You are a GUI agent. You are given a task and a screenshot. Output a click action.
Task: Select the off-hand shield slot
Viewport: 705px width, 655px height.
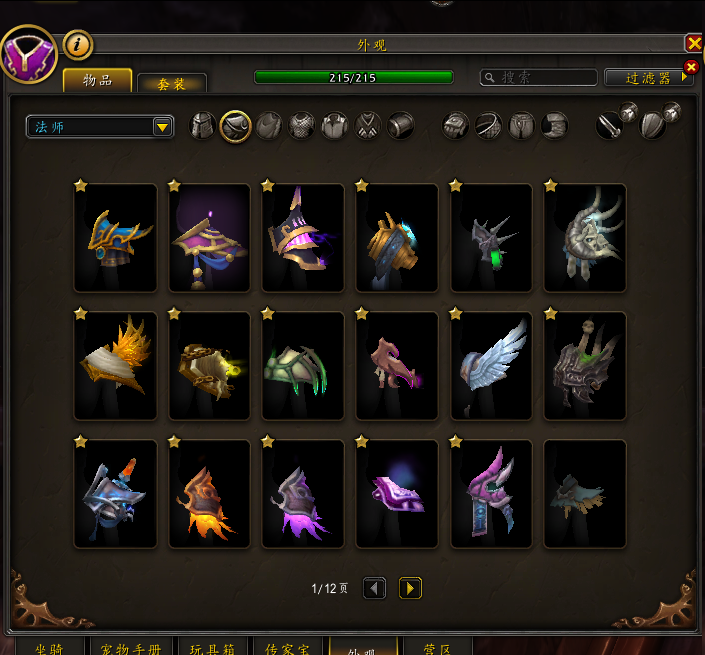(x=653, y=124)
